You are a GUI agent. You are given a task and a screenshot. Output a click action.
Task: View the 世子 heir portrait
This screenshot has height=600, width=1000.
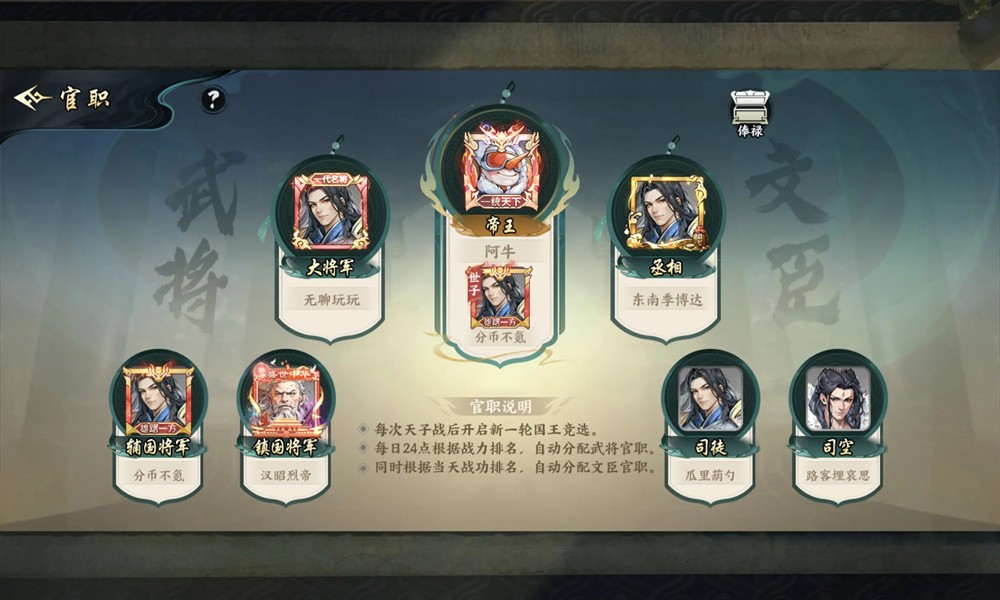coord(502,293)
